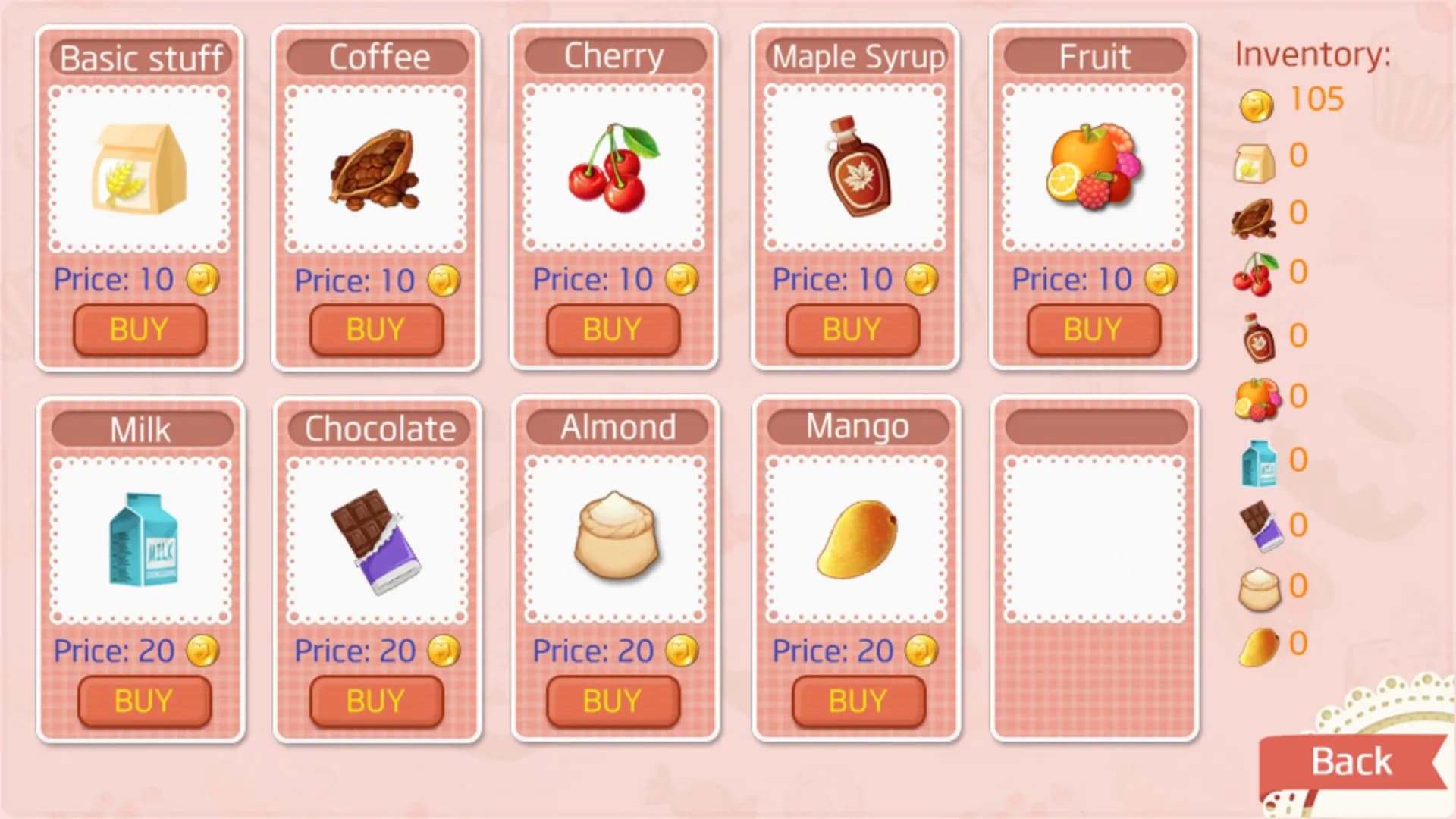Screen dimensions: 1456x819
Task: Click BUY under Mango
Action: point(858,701)
